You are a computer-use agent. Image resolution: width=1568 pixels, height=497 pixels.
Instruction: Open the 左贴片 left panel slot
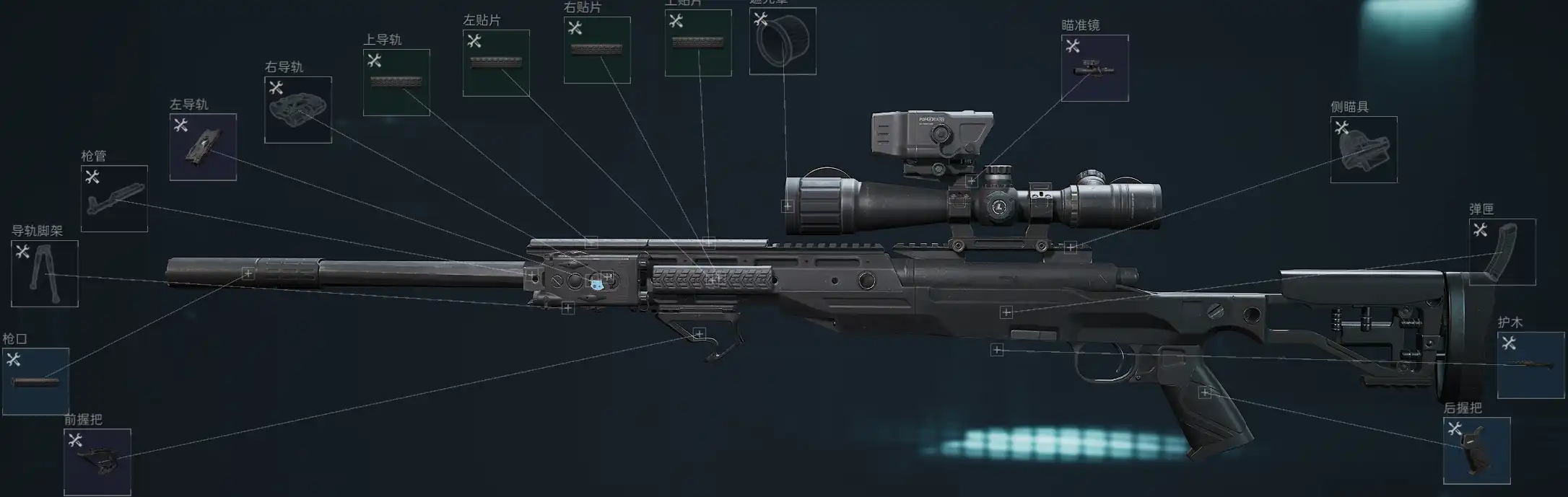496,63
